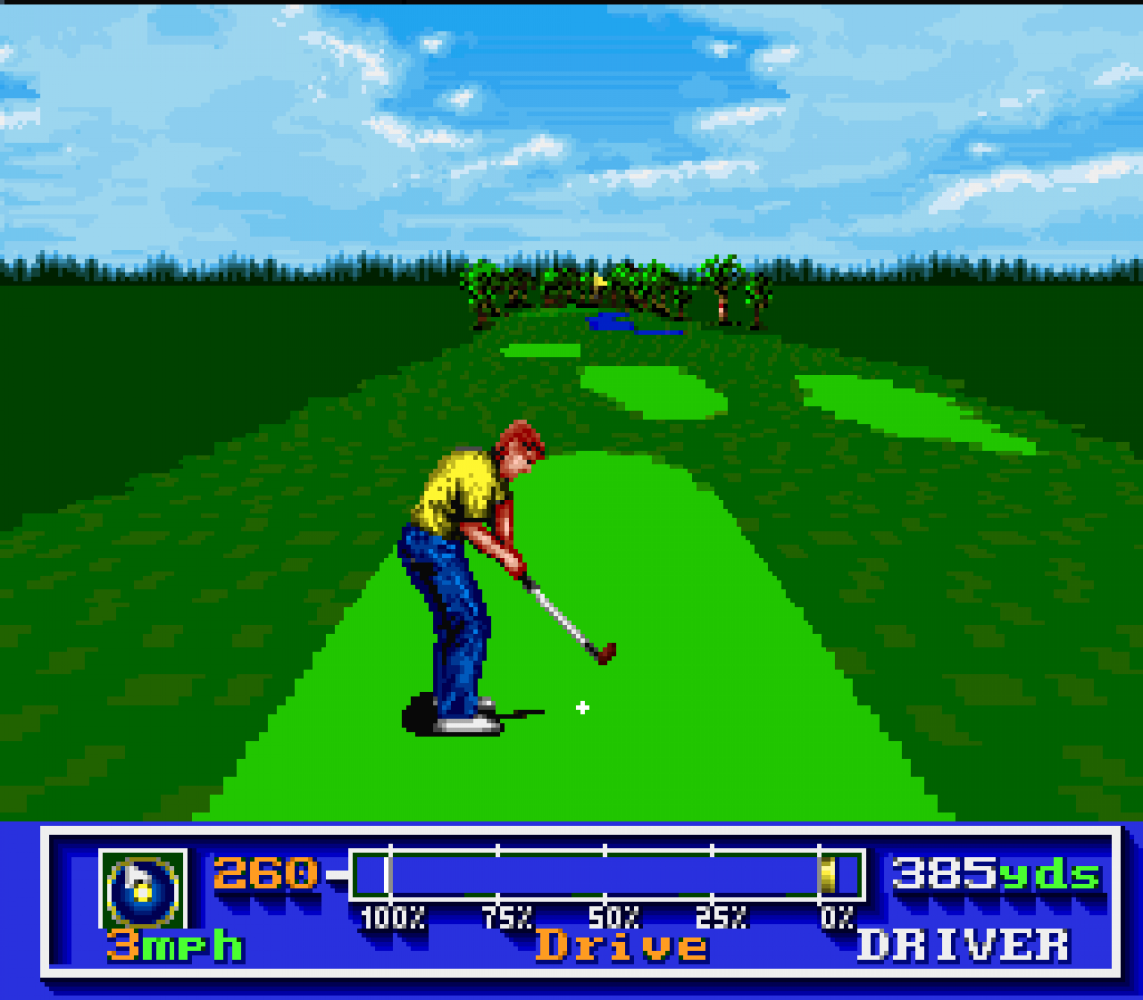1143x1000 pixels.
Task: Choose the Drive shot type label
Action: point(621,946)
